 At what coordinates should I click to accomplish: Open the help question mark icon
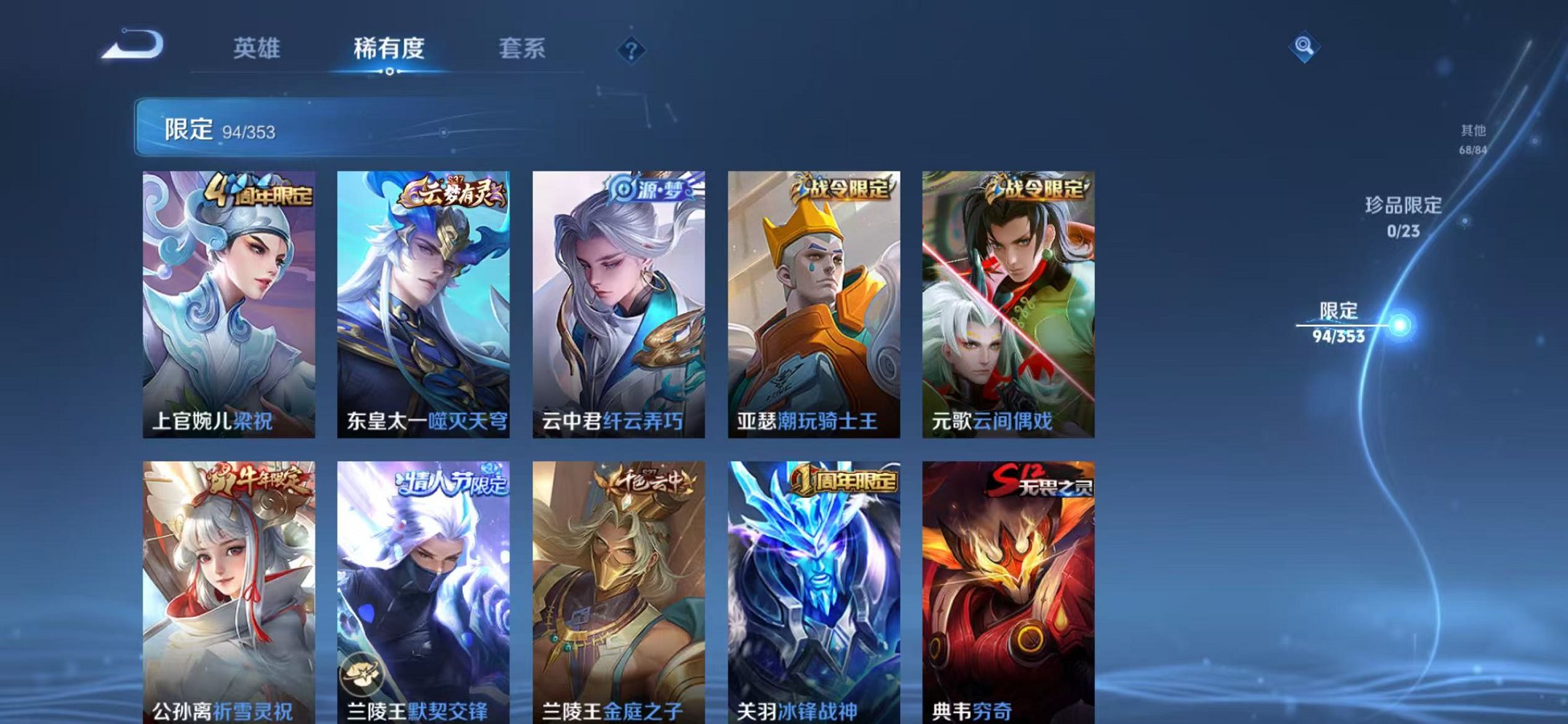point(631,49)
